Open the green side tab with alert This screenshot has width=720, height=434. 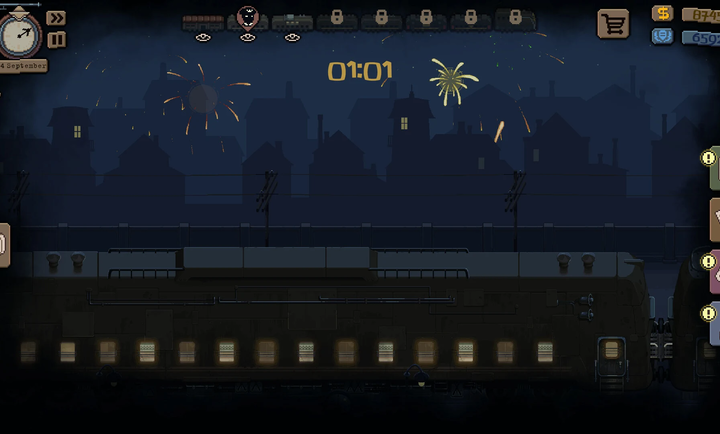(x=713, y=166)
